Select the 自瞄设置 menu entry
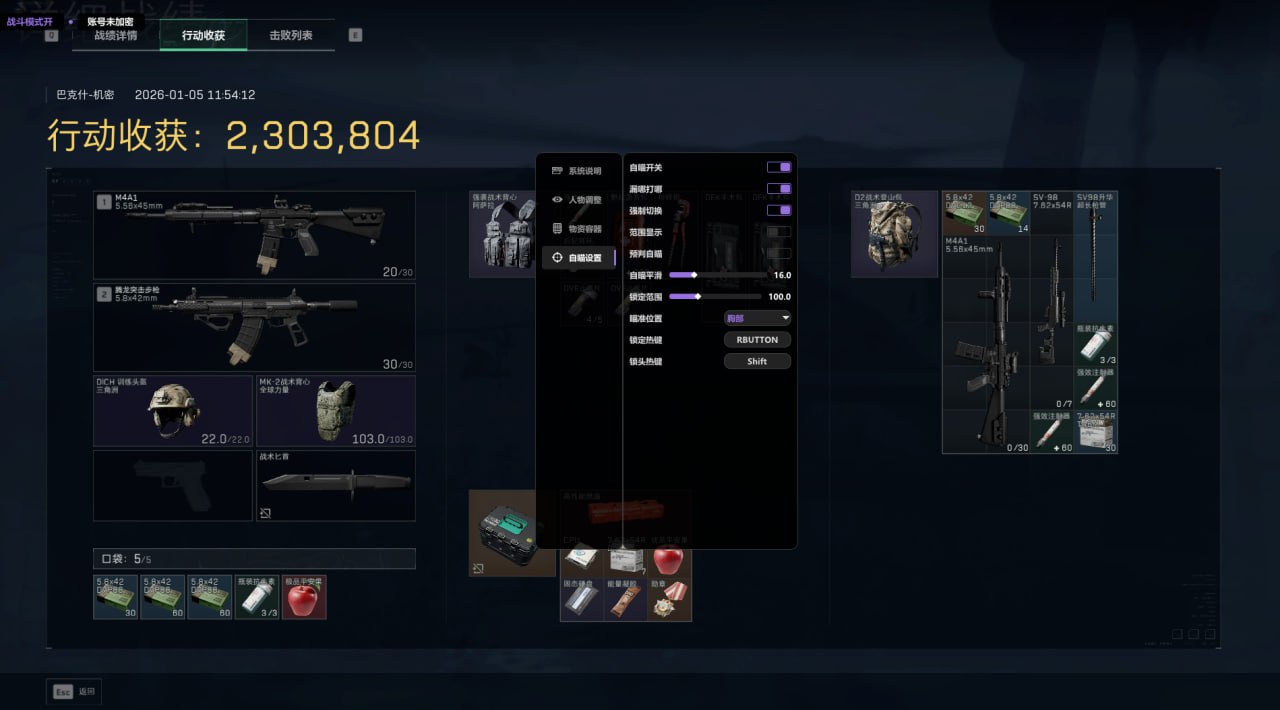The height and width of the screenshot is (710, 1280). pos(579,258)
